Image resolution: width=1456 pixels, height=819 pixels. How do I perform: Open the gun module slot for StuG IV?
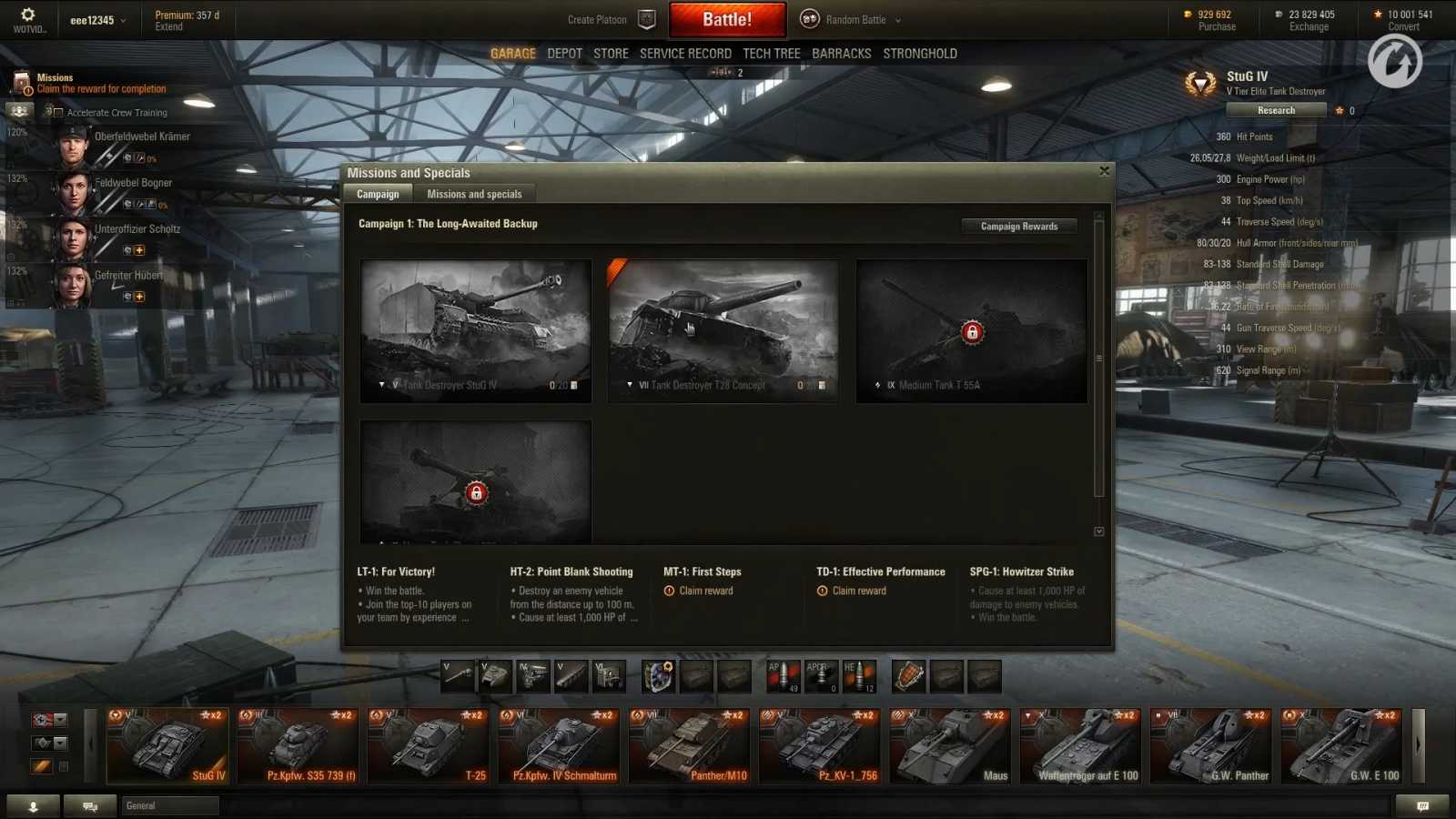click(x=460, y=677)
